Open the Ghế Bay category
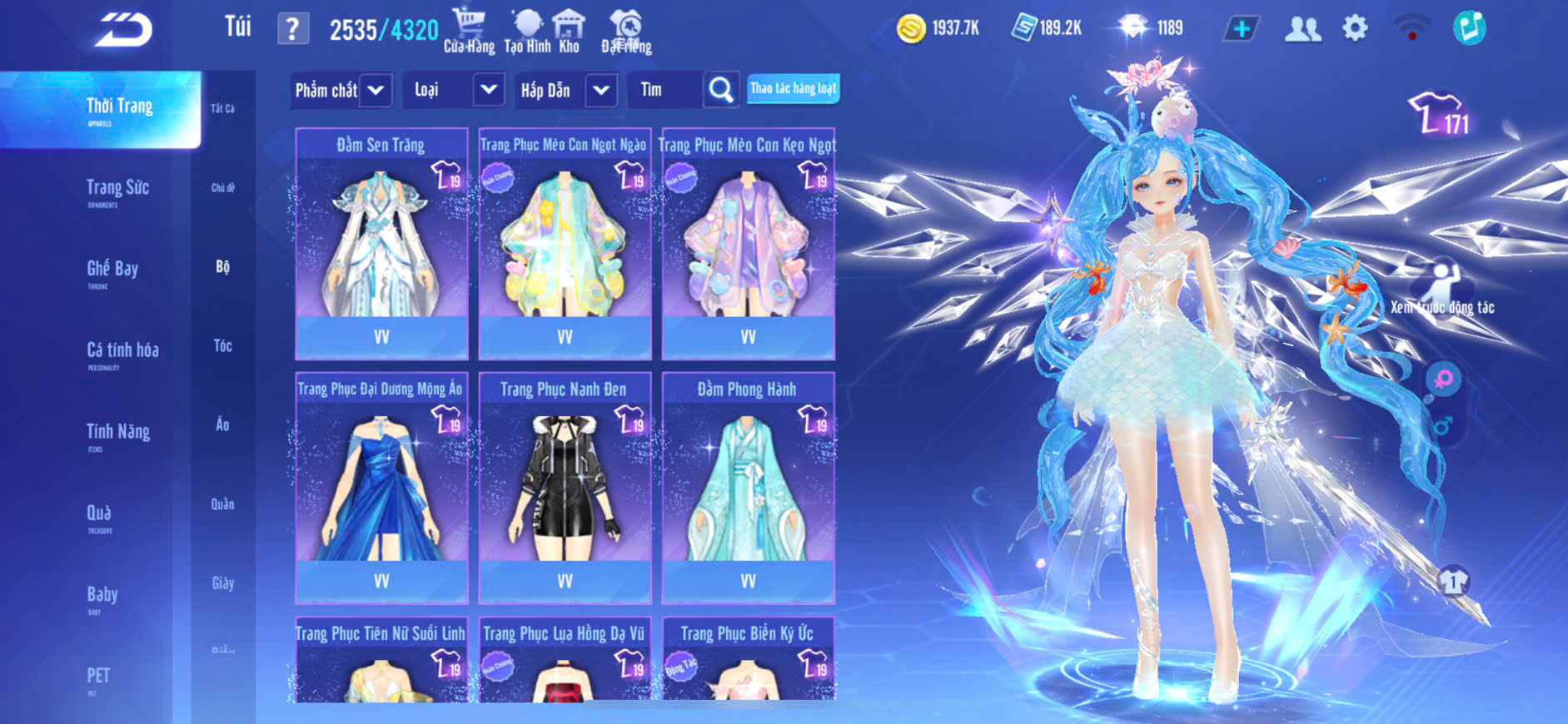Image resolution: width=1568 pixels, height=724 pixels. tap(112, 271)
